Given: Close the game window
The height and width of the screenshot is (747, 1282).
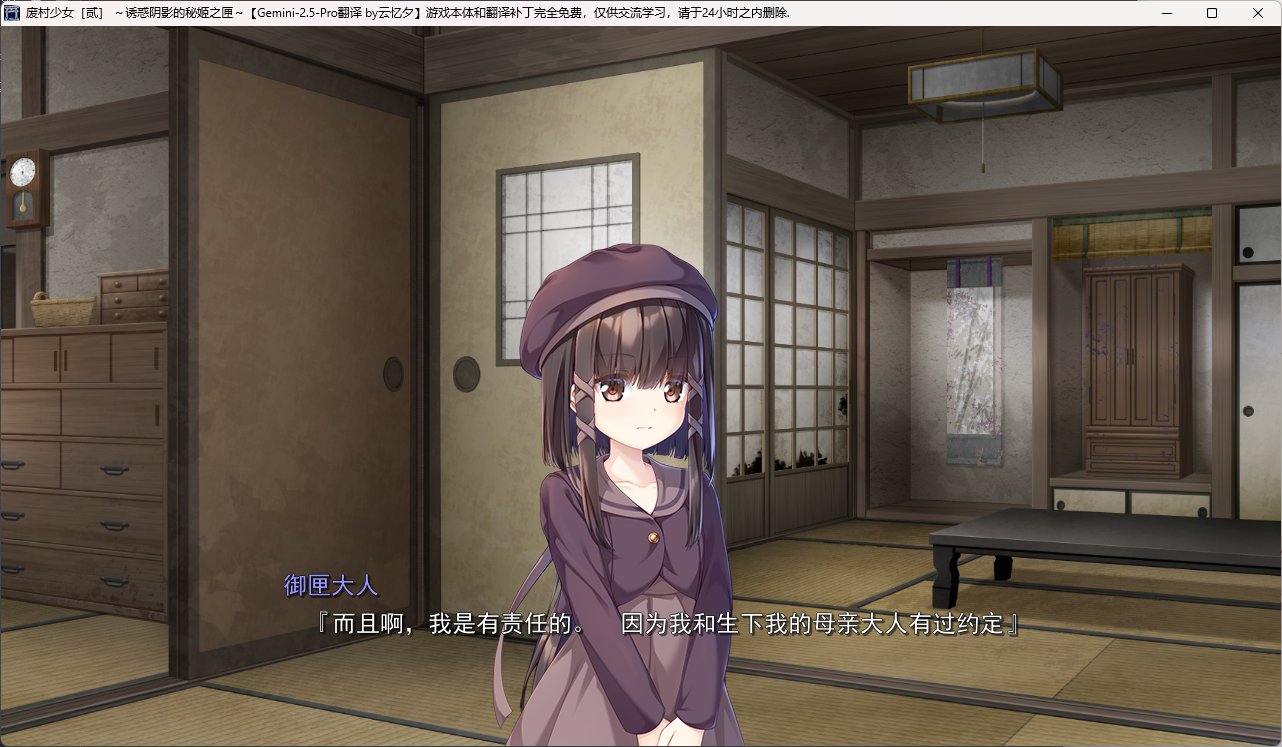Looking at the screenshot, I should pos(1257,13).
